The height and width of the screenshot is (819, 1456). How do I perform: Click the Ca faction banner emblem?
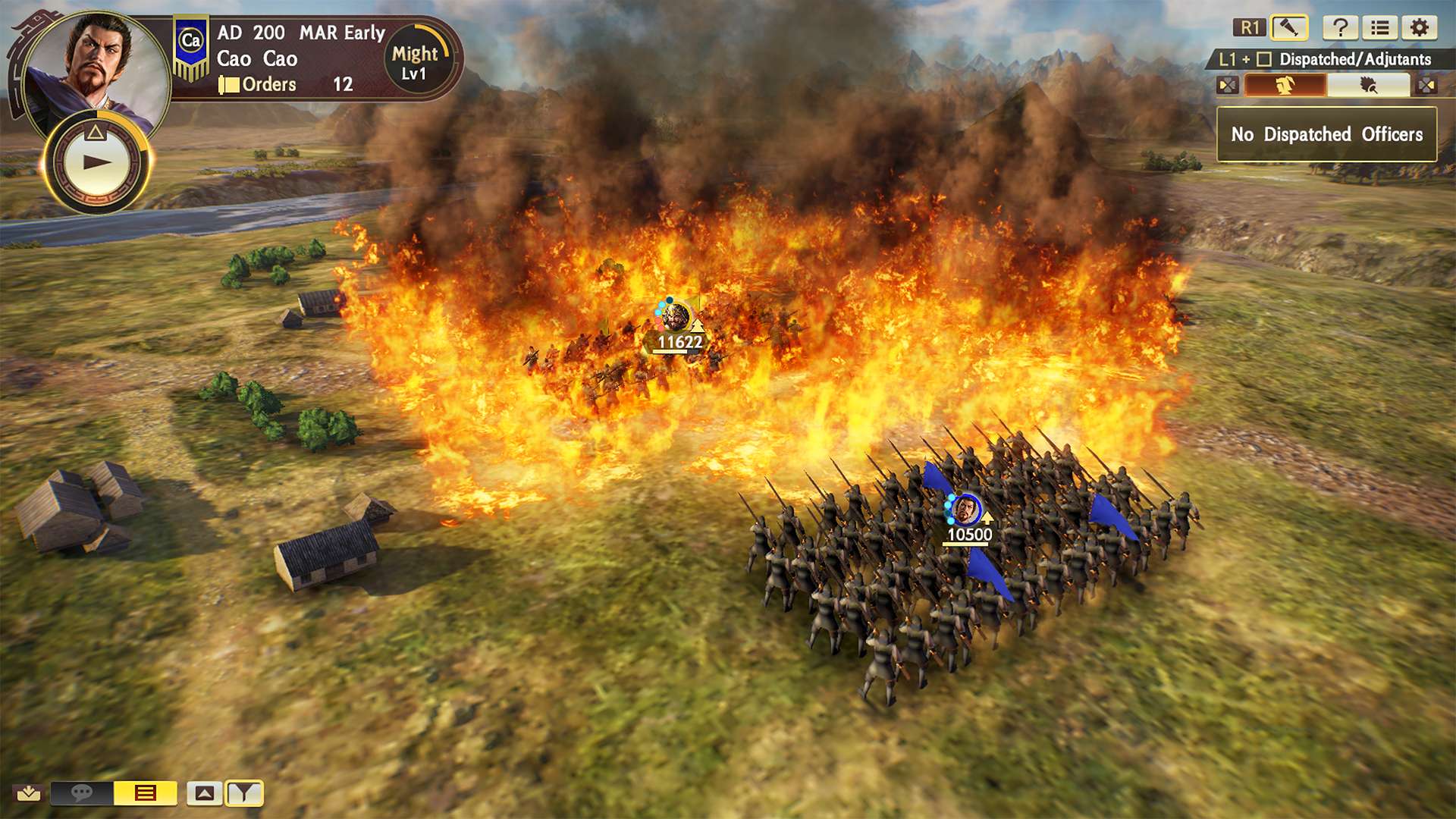[x=191, y=42]
